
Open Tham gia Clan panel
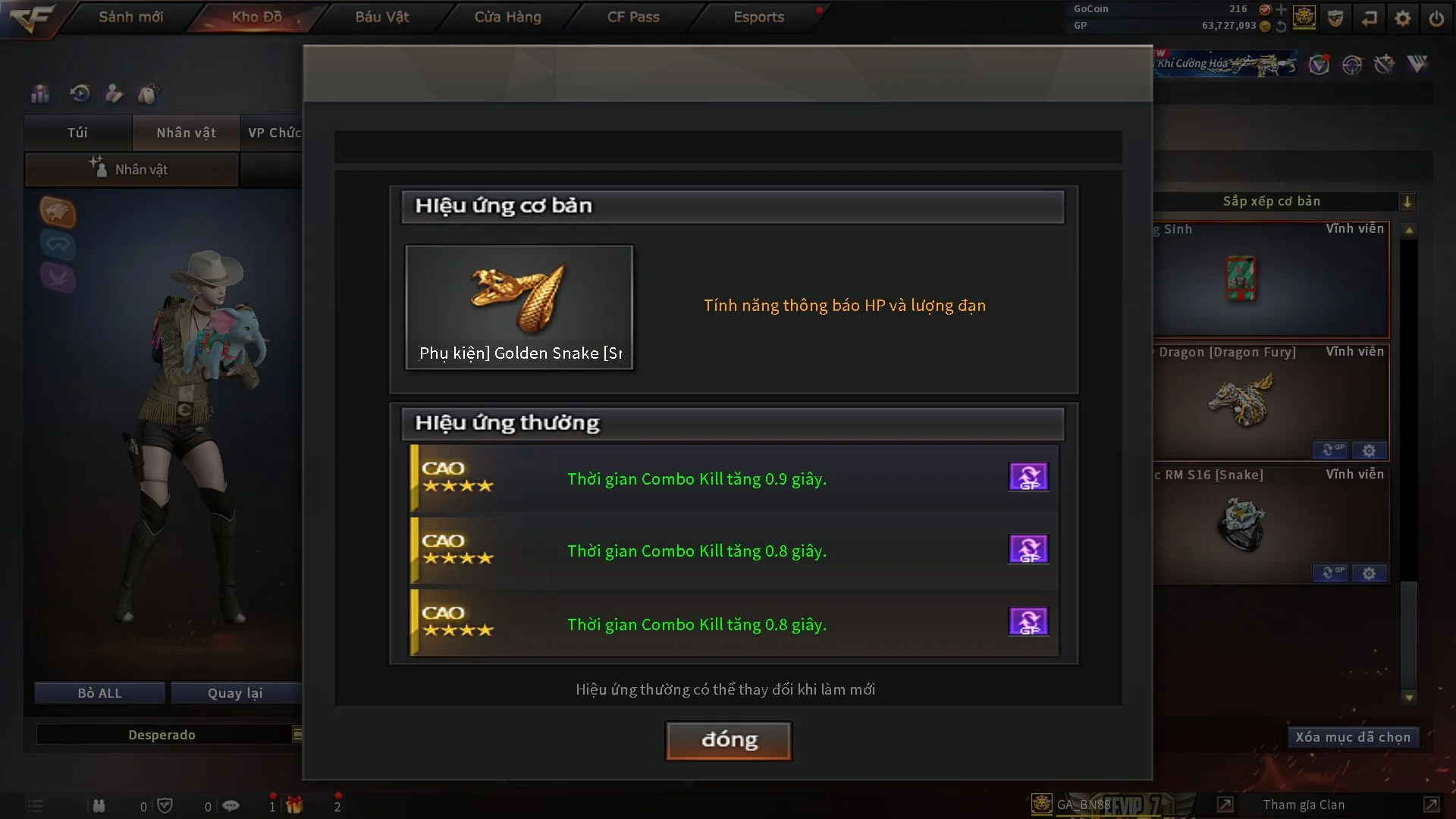(1304, 805)
